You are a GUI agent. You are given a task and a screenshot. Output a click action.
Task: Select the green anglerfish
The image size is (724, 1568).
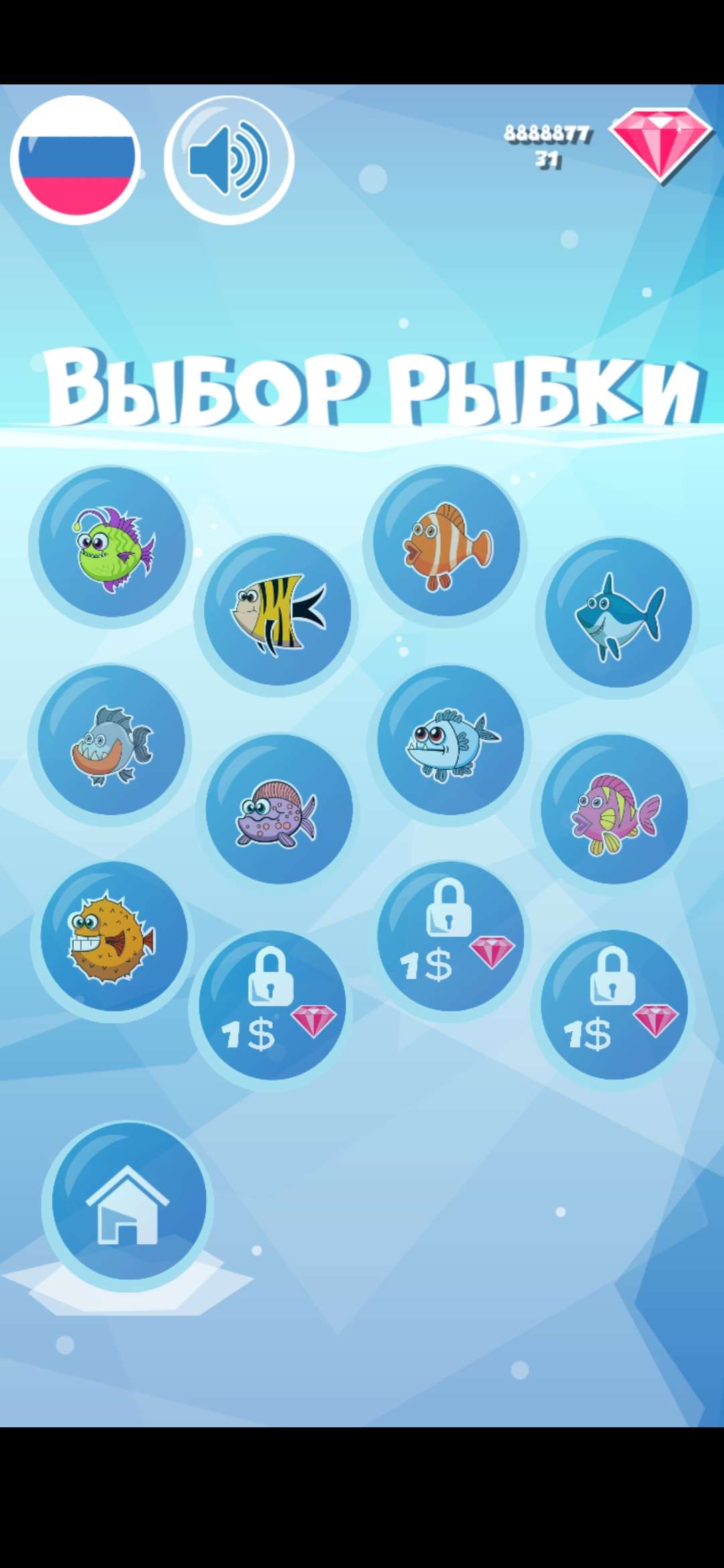point(111,546)
